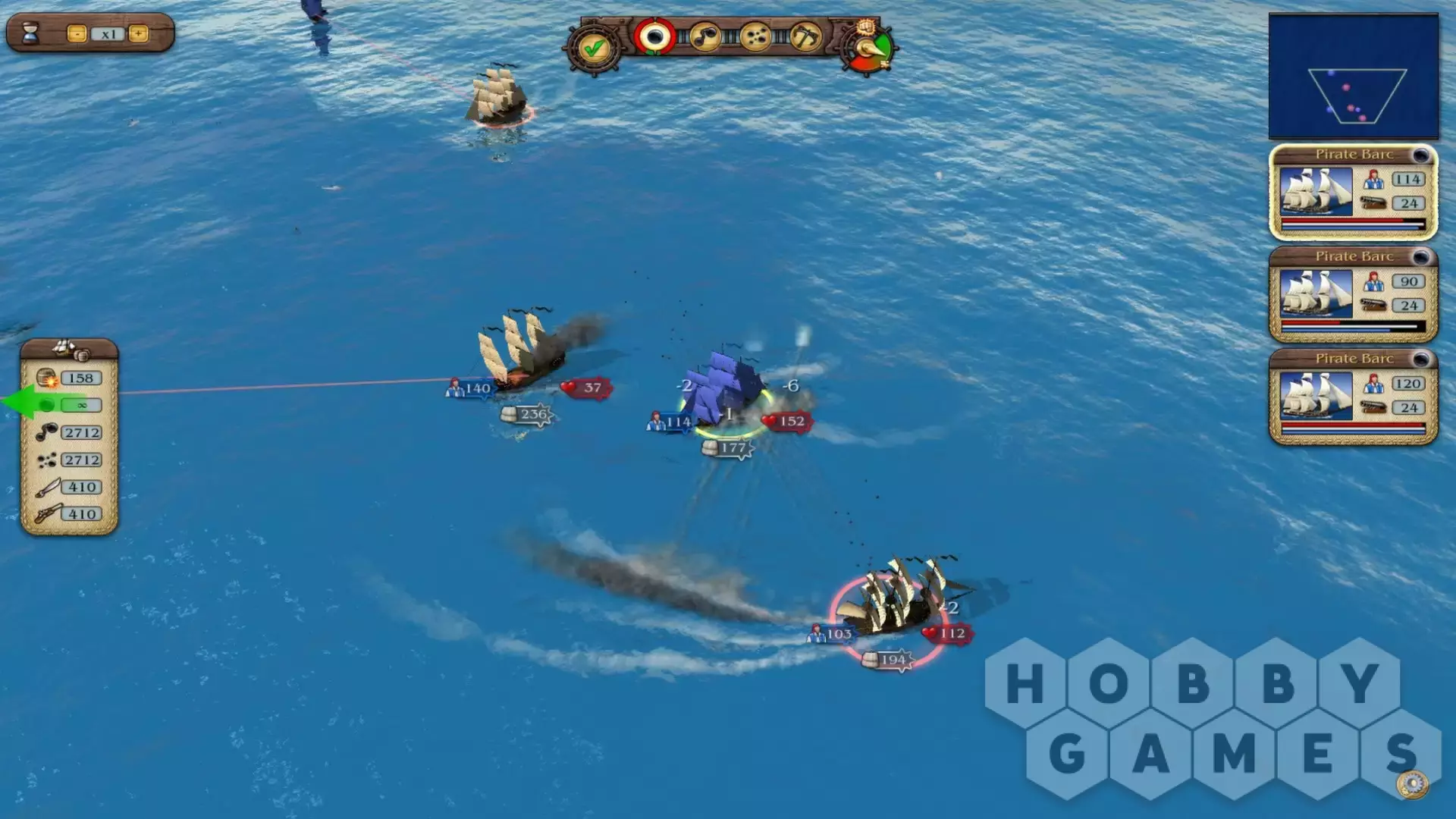1456x819 pixels.
Task: Activate the grappling hook boarding action
Action: pyautogui.click(x=805, y=36)
